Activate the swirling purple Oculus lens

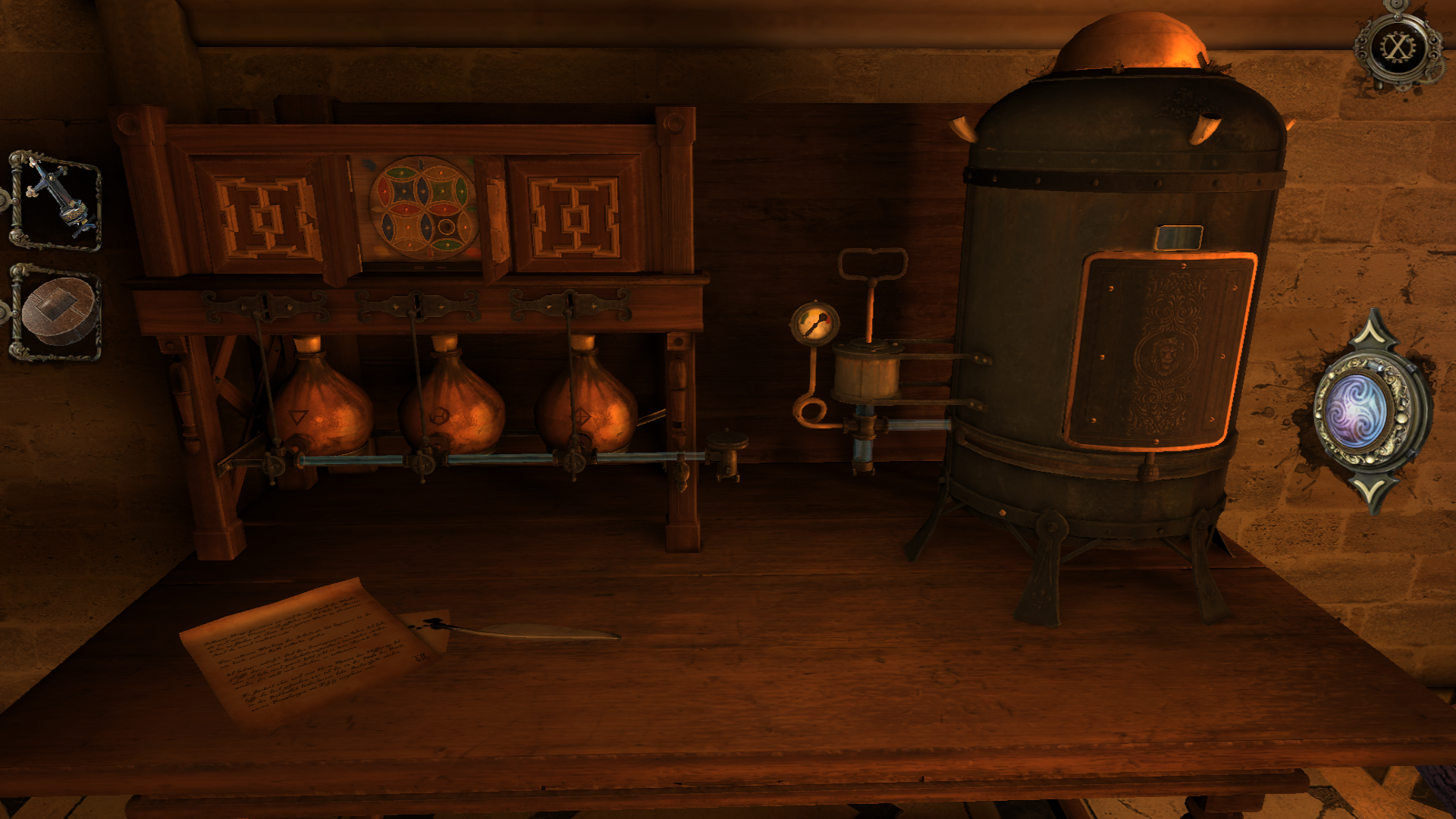click(x=1357, y=410)
